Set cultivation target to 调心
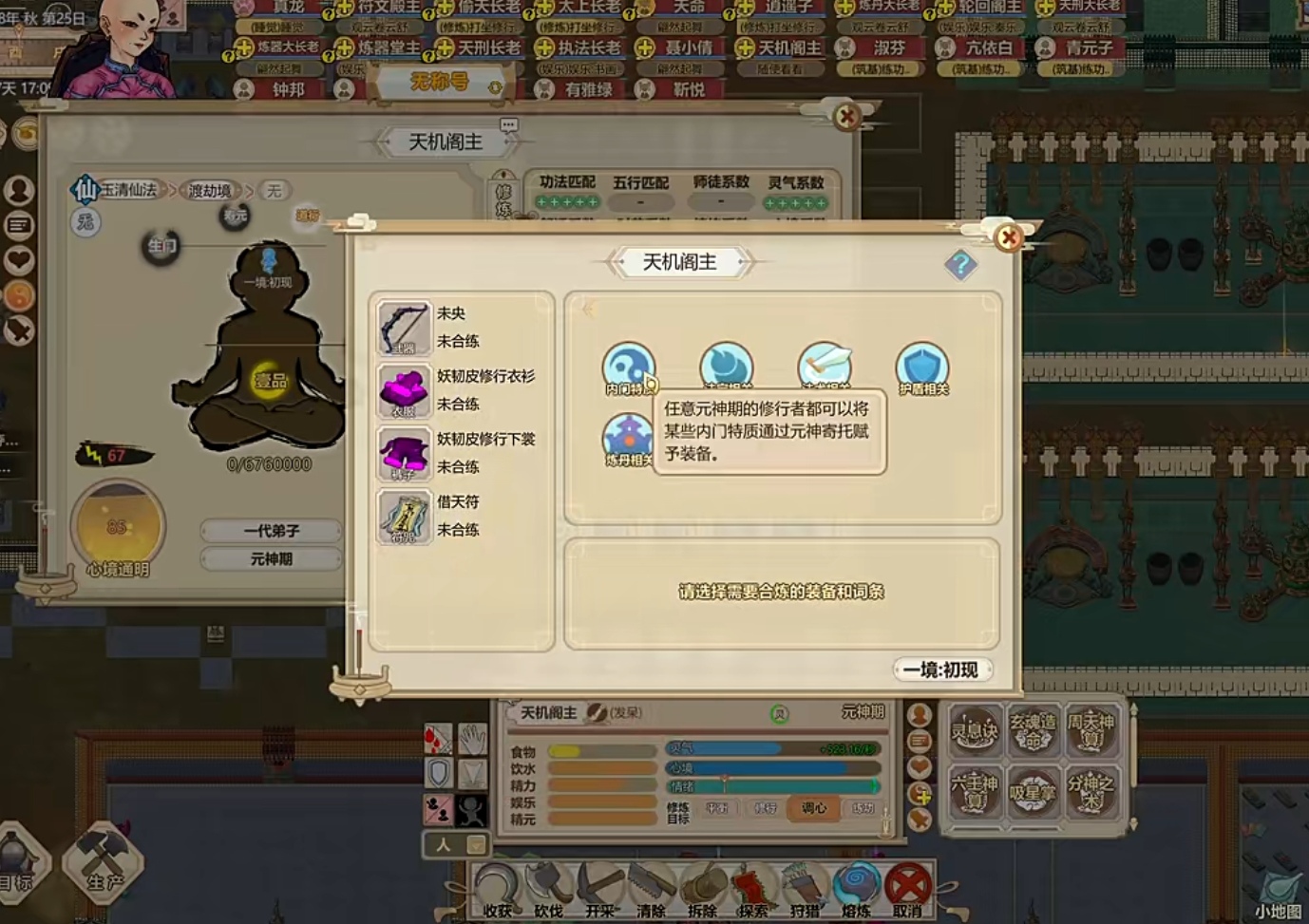Image resolution: width=1309 pixels, height=924 pixels. pyautogui.click(x=813, y=808)
